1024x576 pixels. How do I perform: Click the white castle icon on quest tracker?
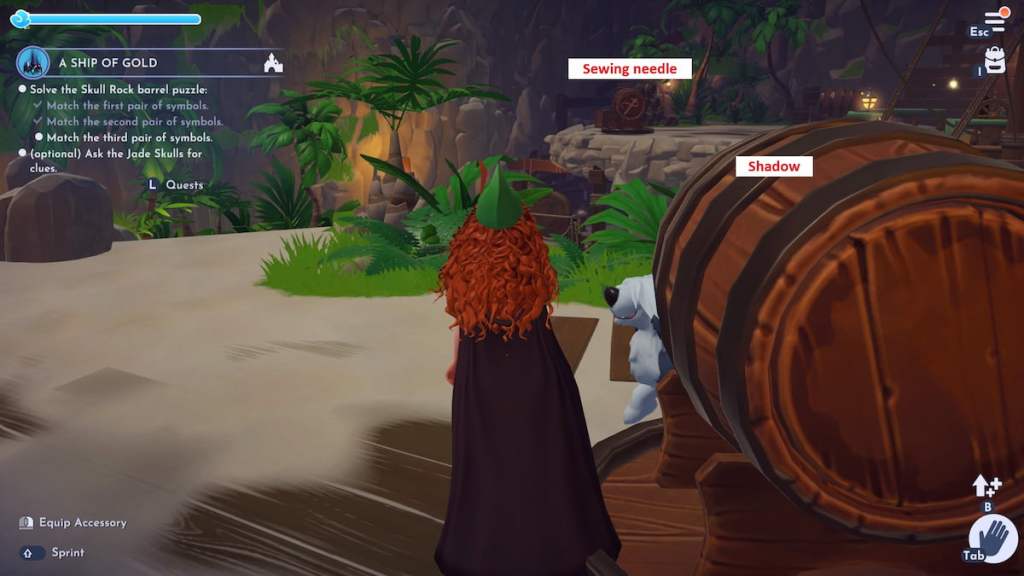272,64
